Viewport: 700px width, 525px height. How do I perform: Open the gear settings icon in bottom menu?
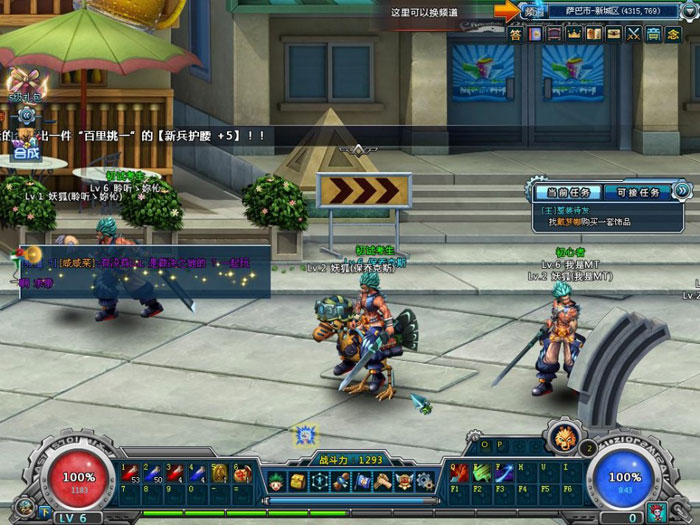point(426,482)
